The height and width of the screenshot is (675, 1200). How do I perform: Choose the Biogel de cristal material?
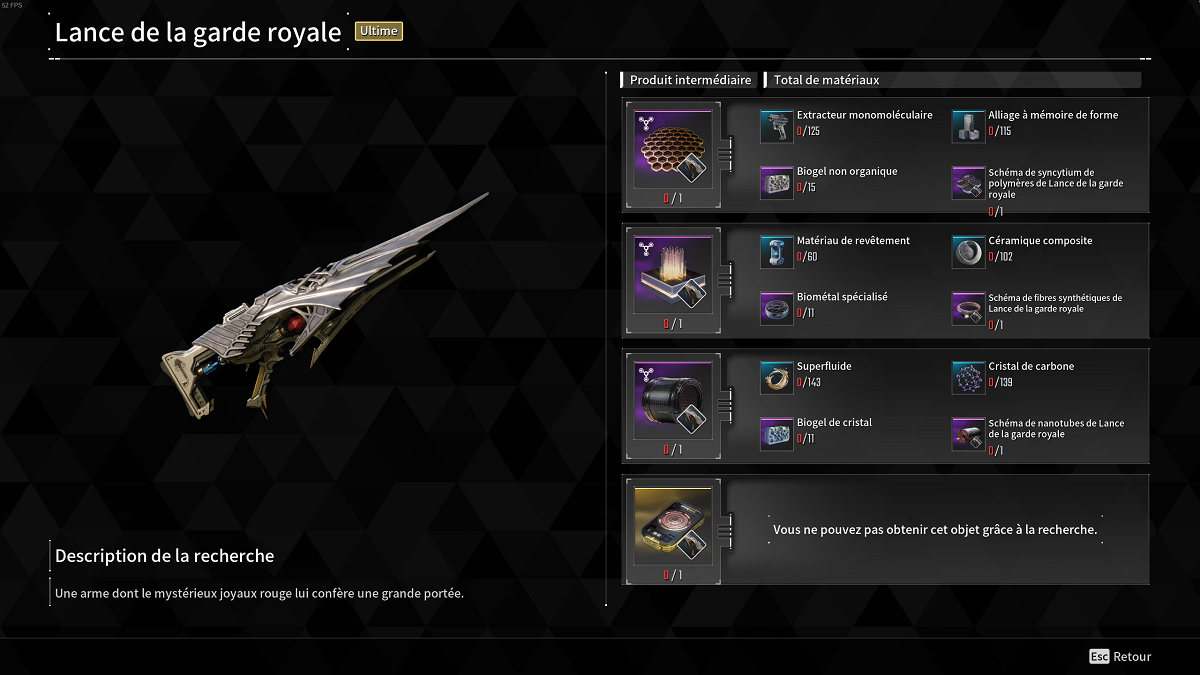click(777, 433)
